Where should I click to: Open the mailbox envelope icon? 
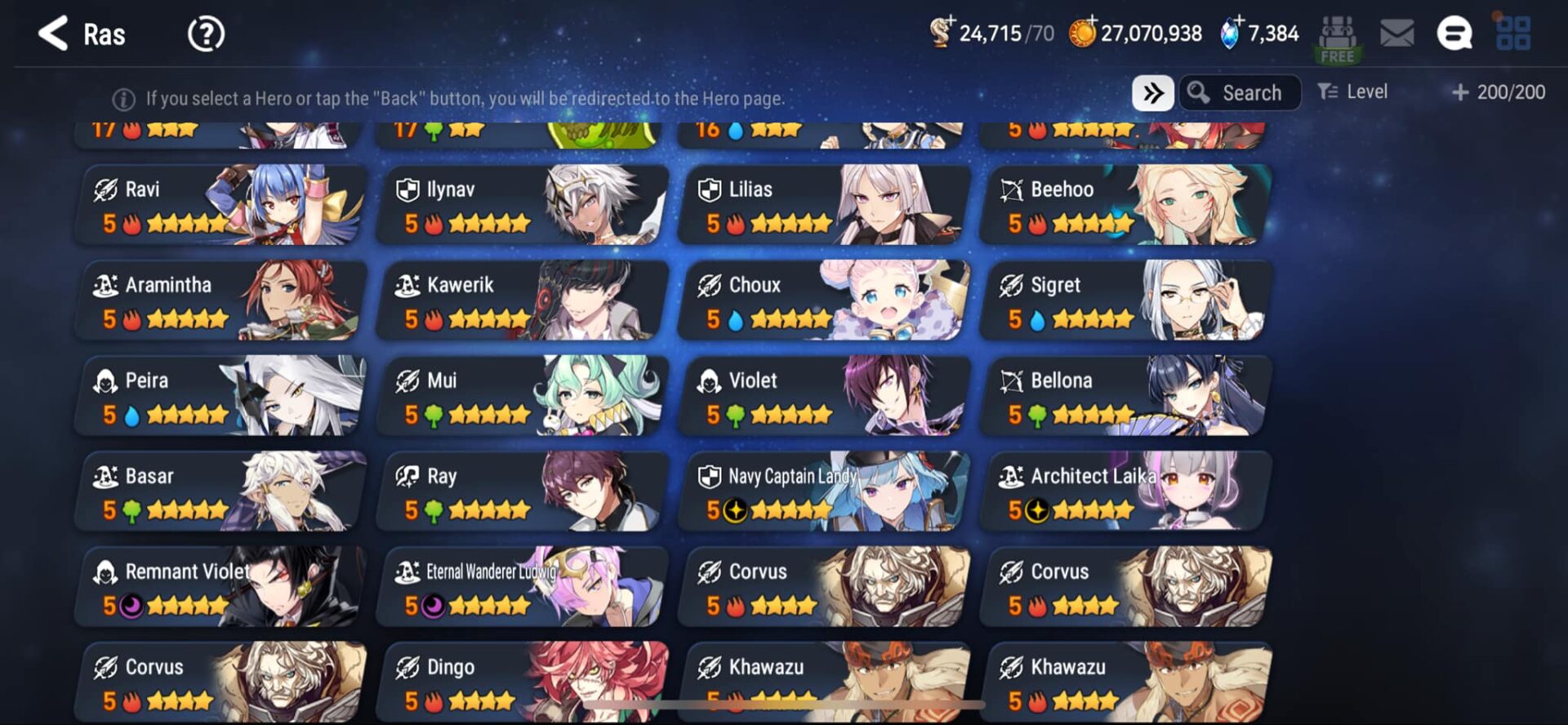(1396, 34)
